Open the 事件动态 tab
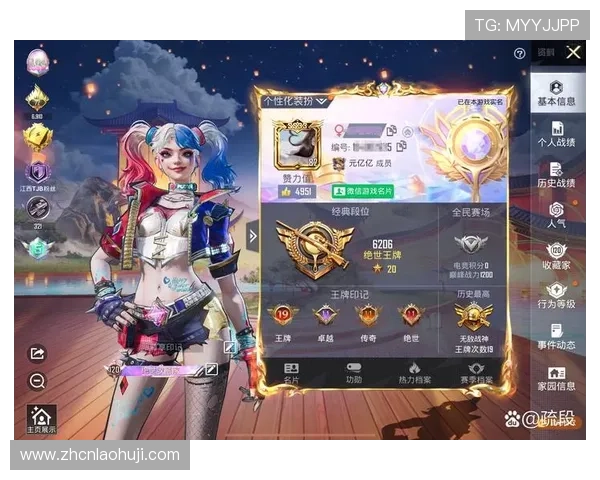The width and height of the screenshot is (600, 480). pos(556,337)
